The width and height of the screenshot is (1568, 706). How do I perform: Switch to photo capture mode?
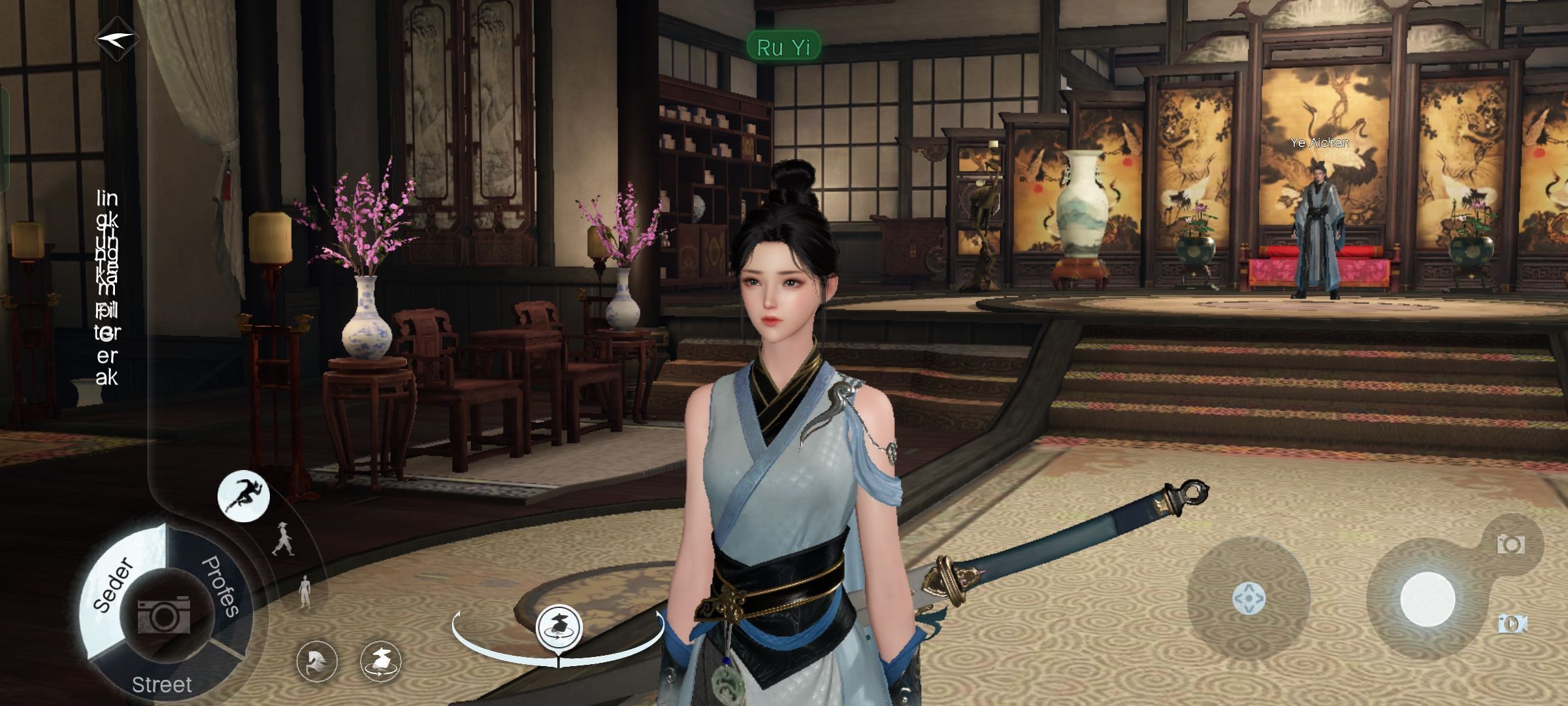[1511, 544]
